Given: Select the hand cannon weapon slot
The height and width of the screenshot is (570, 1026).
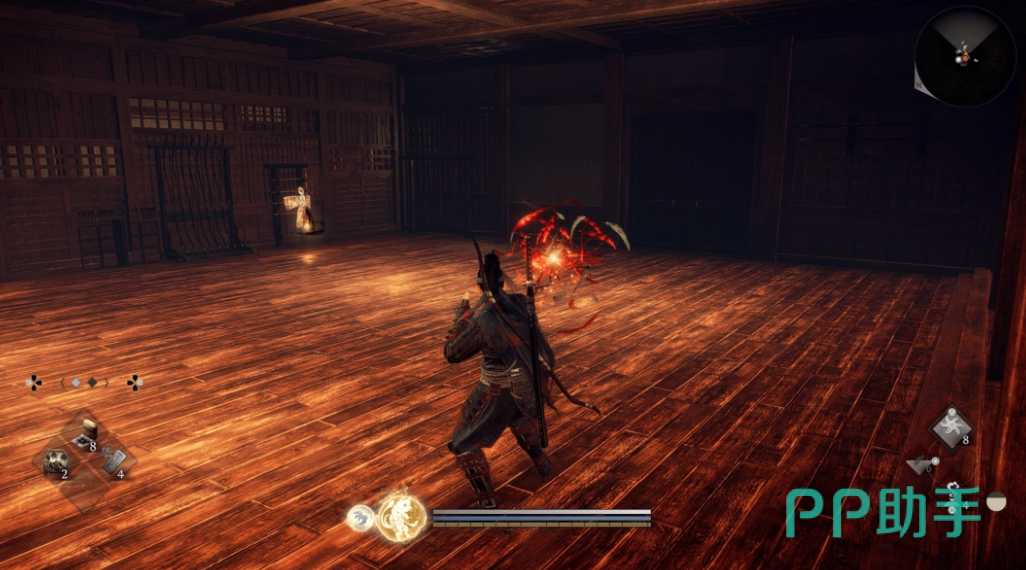Looking at the screenshot, I should tap(922, 464).
